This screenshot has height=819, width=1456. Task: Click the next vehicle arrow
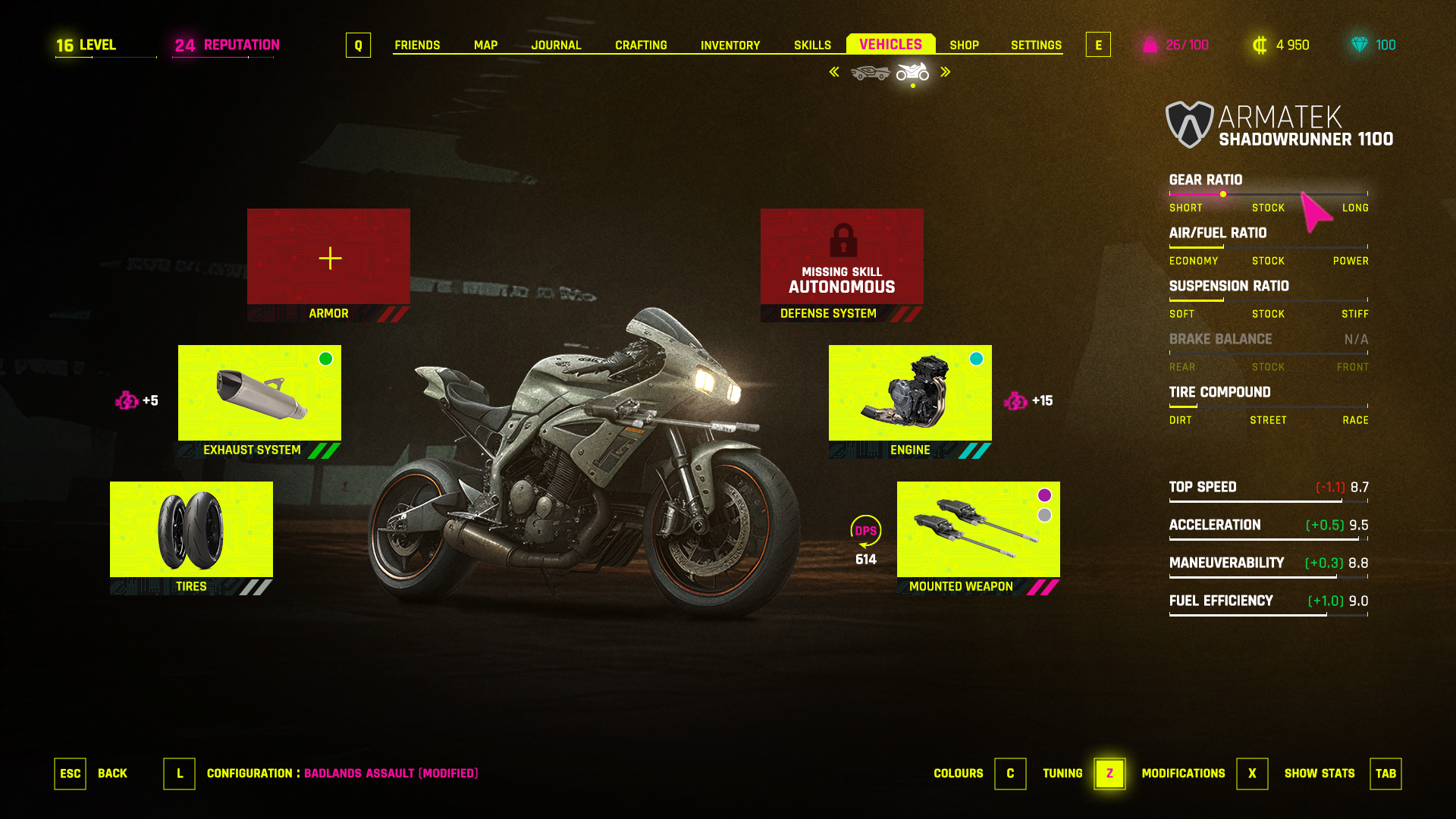click(x=946, y=72)
